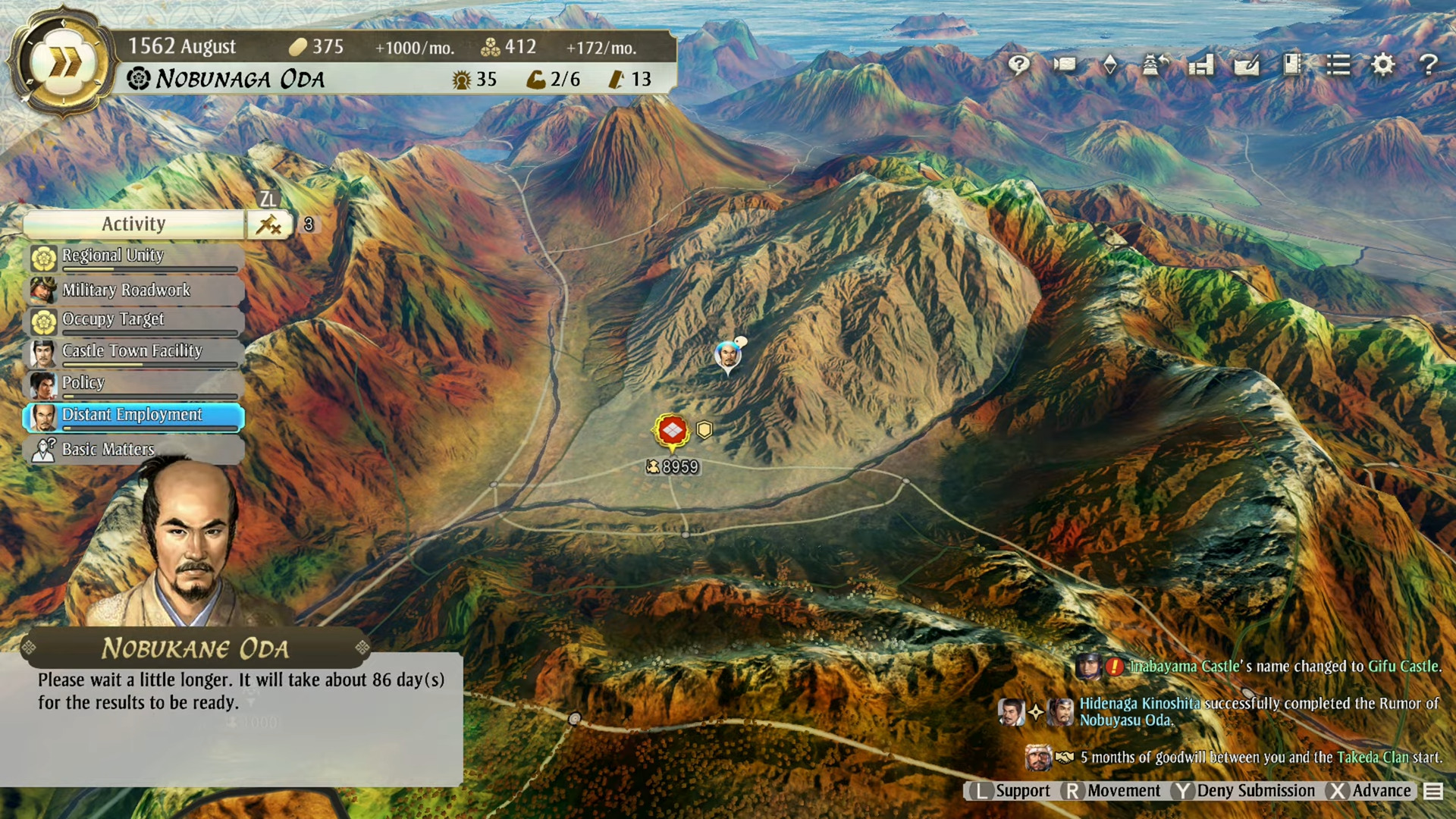Show the list view icon
Screen dimensions: 1456x819
point(1338,65)
